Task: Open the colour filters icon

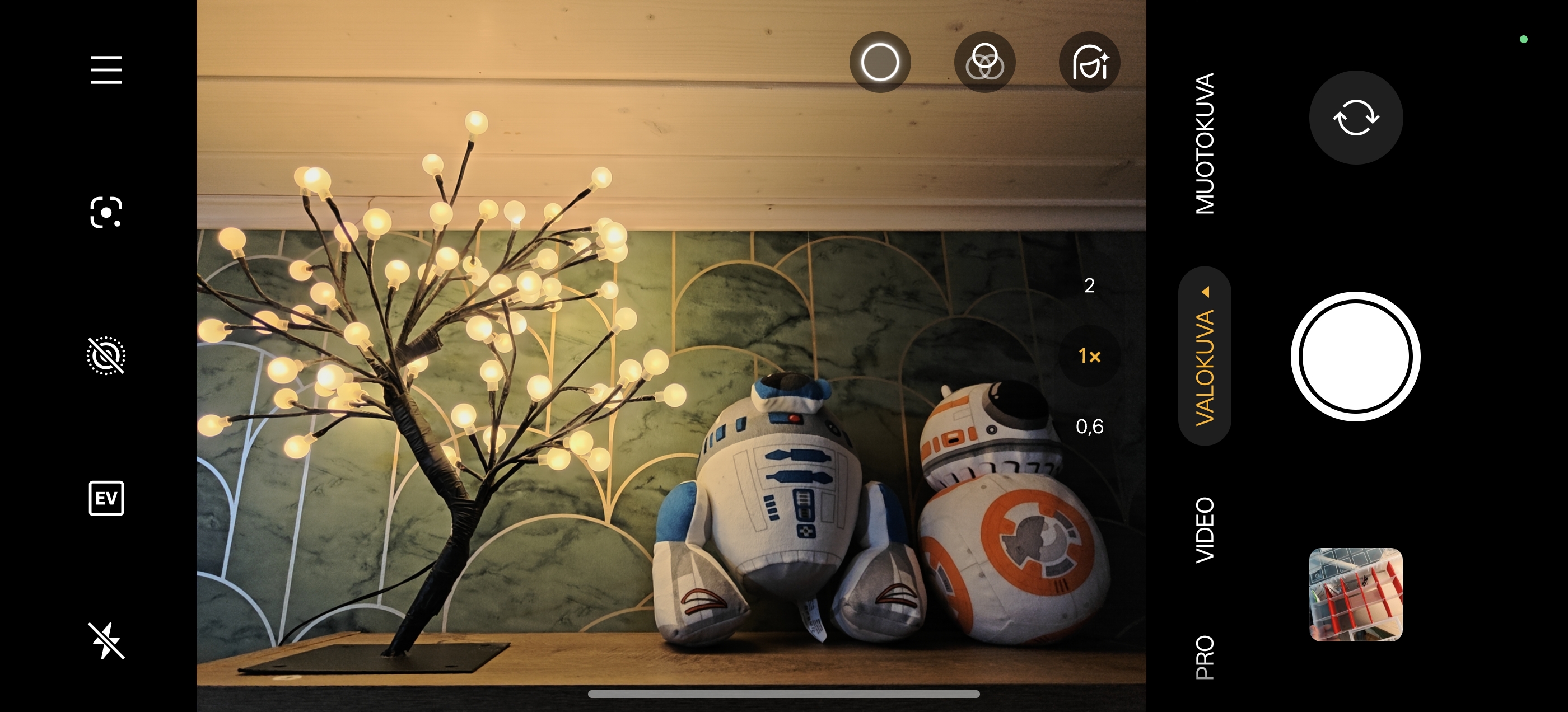Action: pos(984,62)
